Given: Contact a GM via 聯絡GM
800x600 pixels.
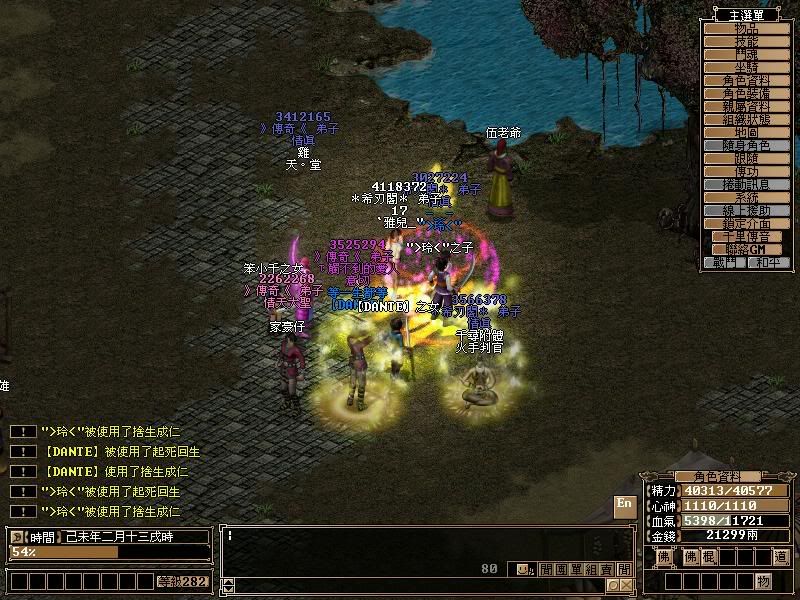Looking at the screenshot, I should click(746, 249).
